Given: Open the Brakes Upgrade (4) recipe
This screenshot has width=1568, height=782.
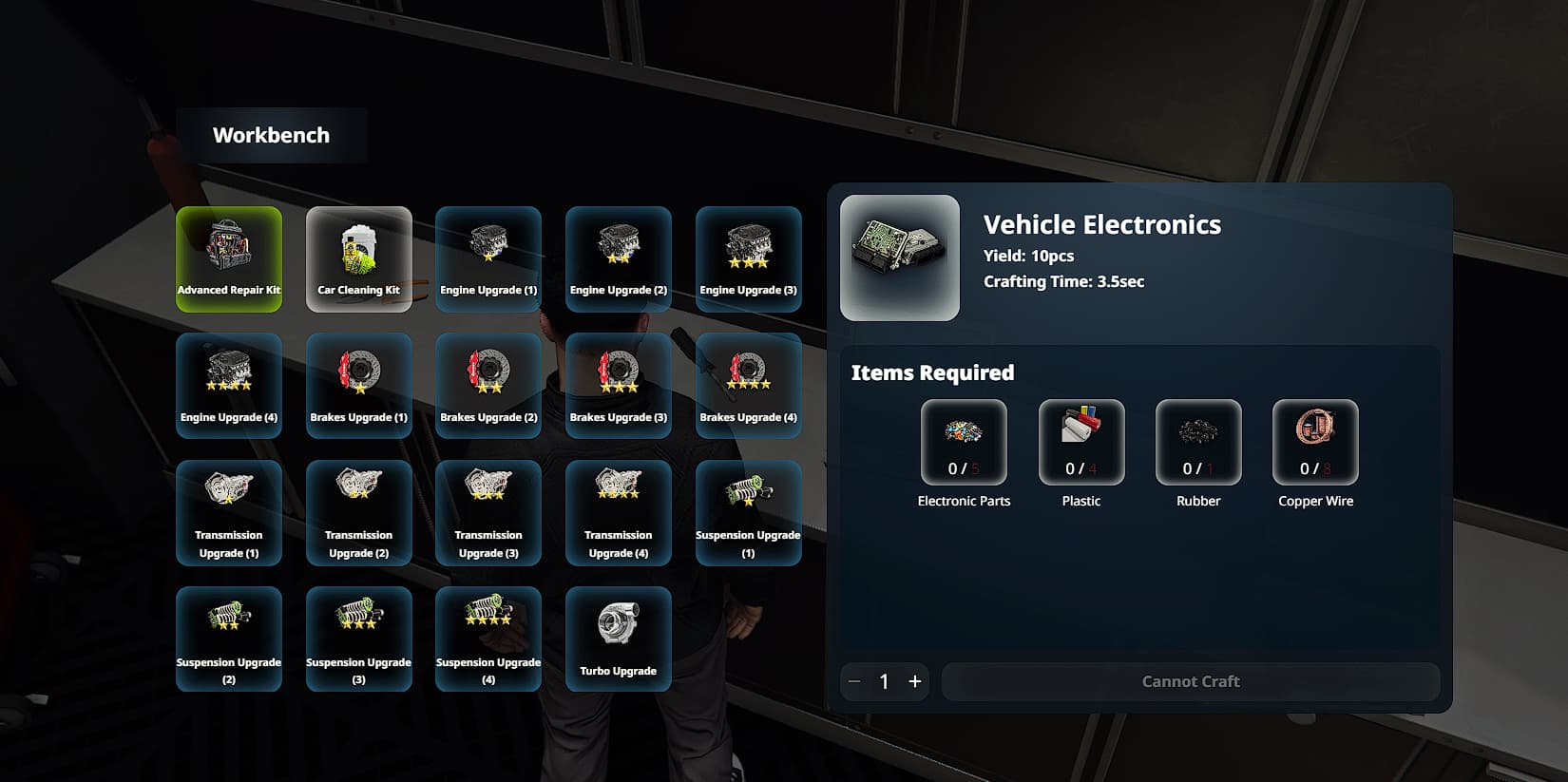Looking at the screenshot, I should [x=748, y=385].
